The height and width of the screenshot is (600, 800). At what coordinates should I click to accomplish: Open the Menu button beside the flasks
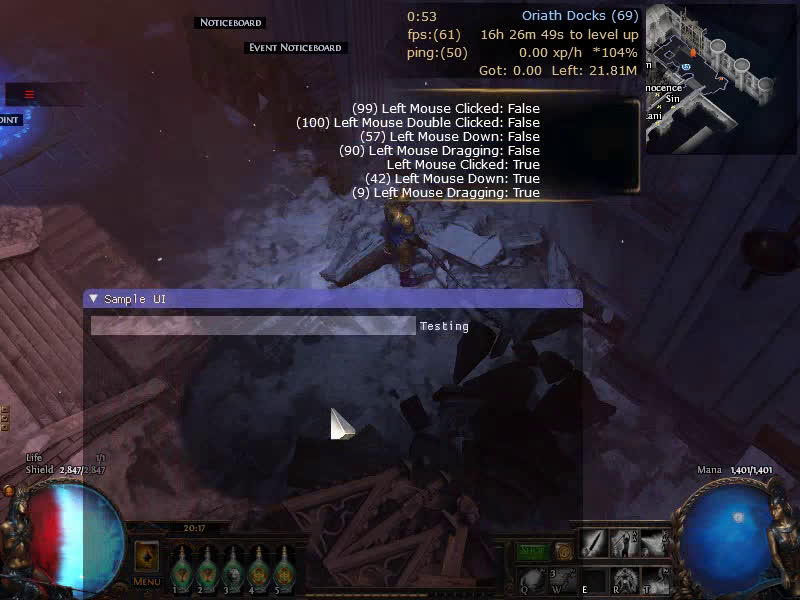pyautogui.click(x=146, y=581)
